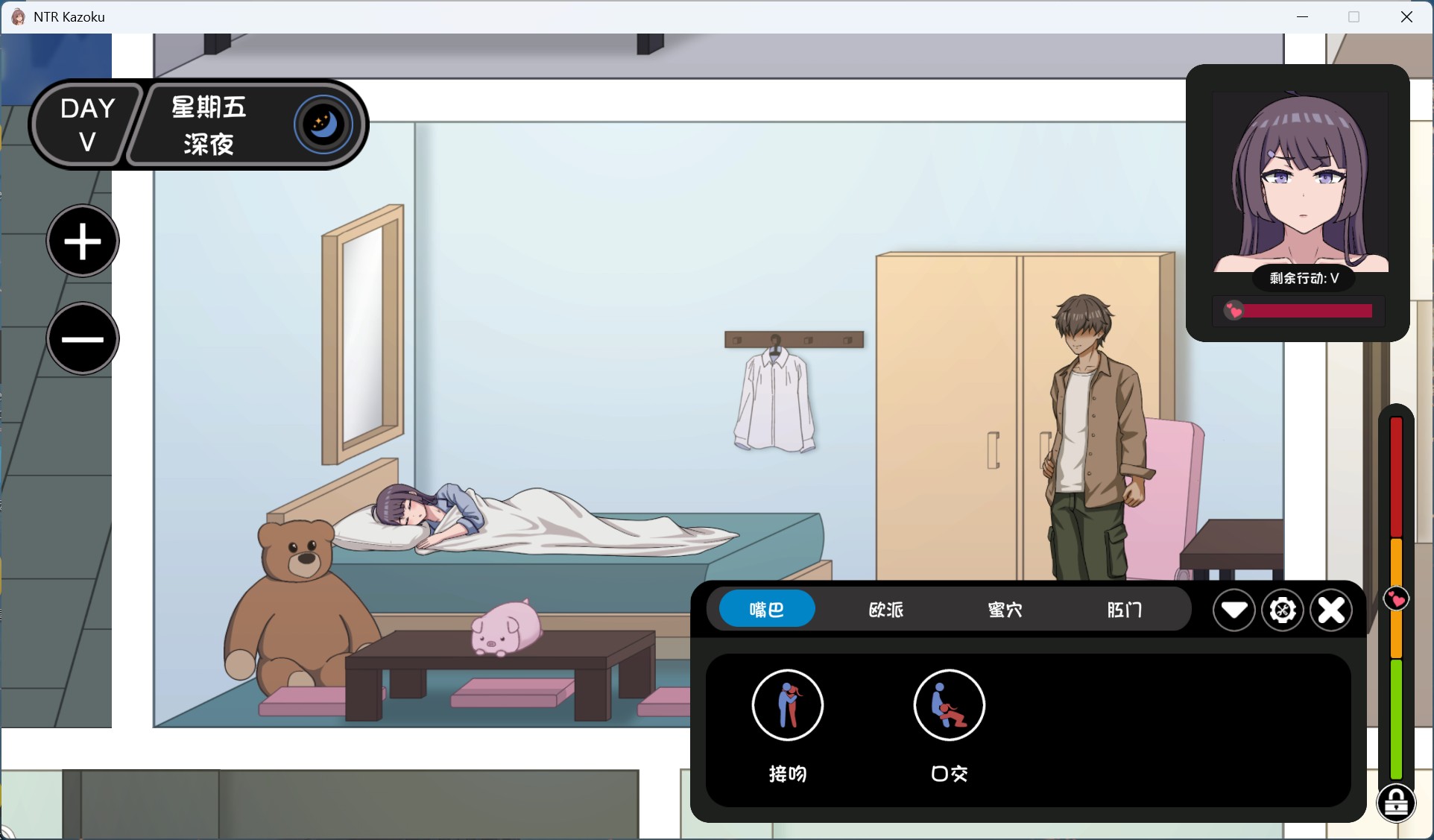
Task: Click the minus zoom-out button
Action: 83,338
